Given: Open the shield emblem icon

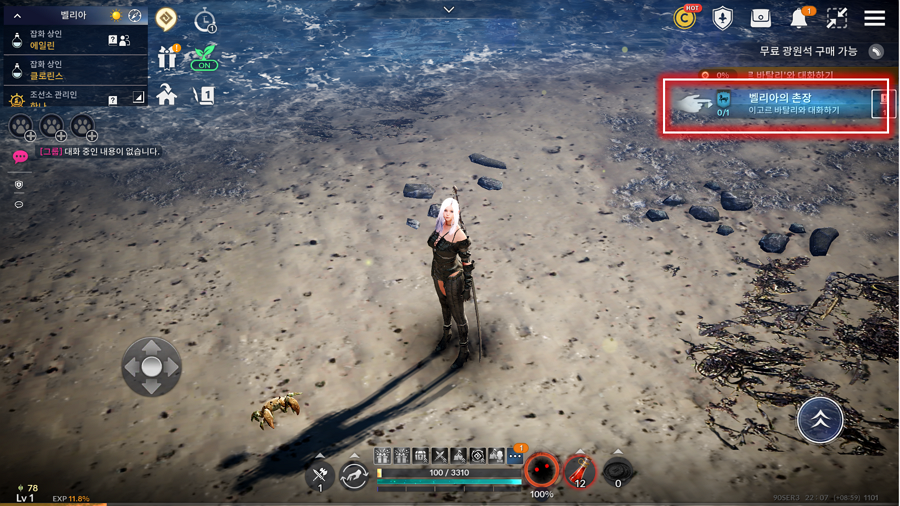Looking at the screenshot, I should 722,18.
